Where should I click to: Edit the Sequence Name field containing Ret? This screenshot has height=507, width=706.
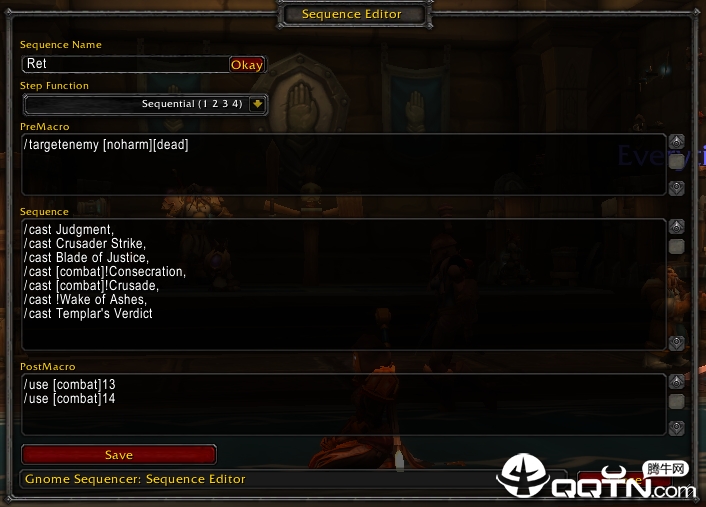pos(125,64)
